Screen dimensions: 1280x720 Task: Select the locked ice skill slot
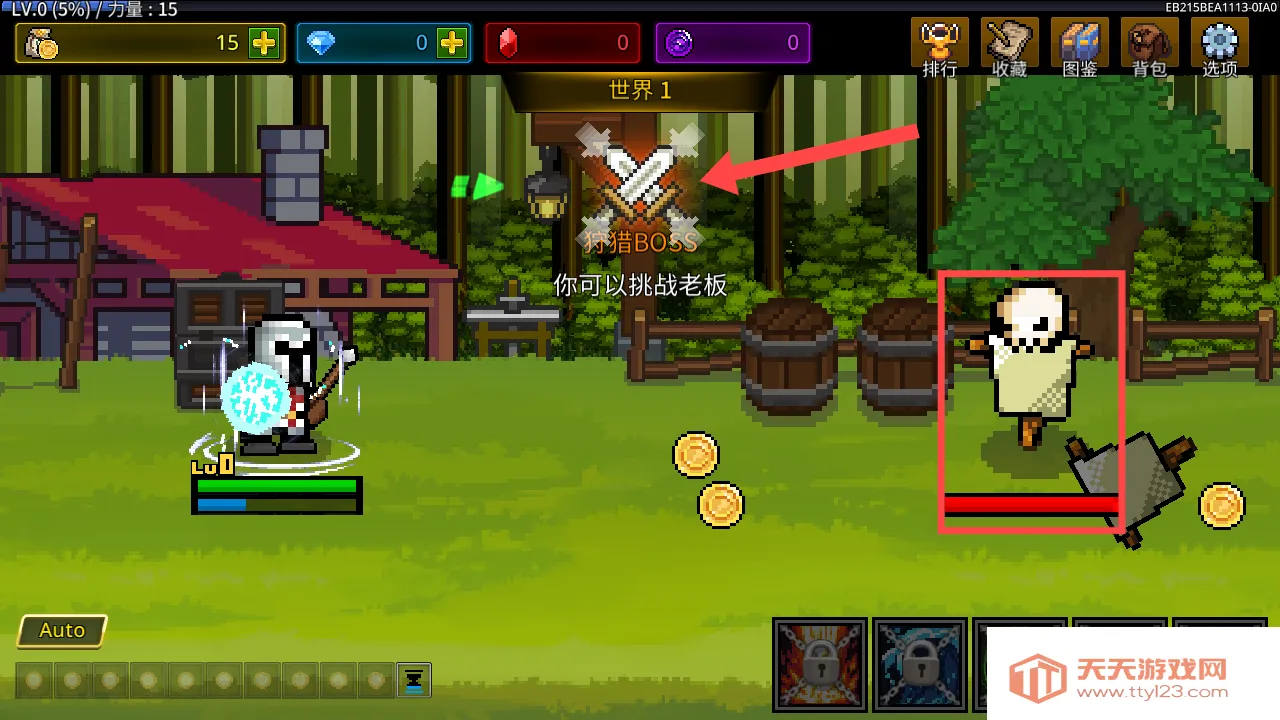[920, 664]
